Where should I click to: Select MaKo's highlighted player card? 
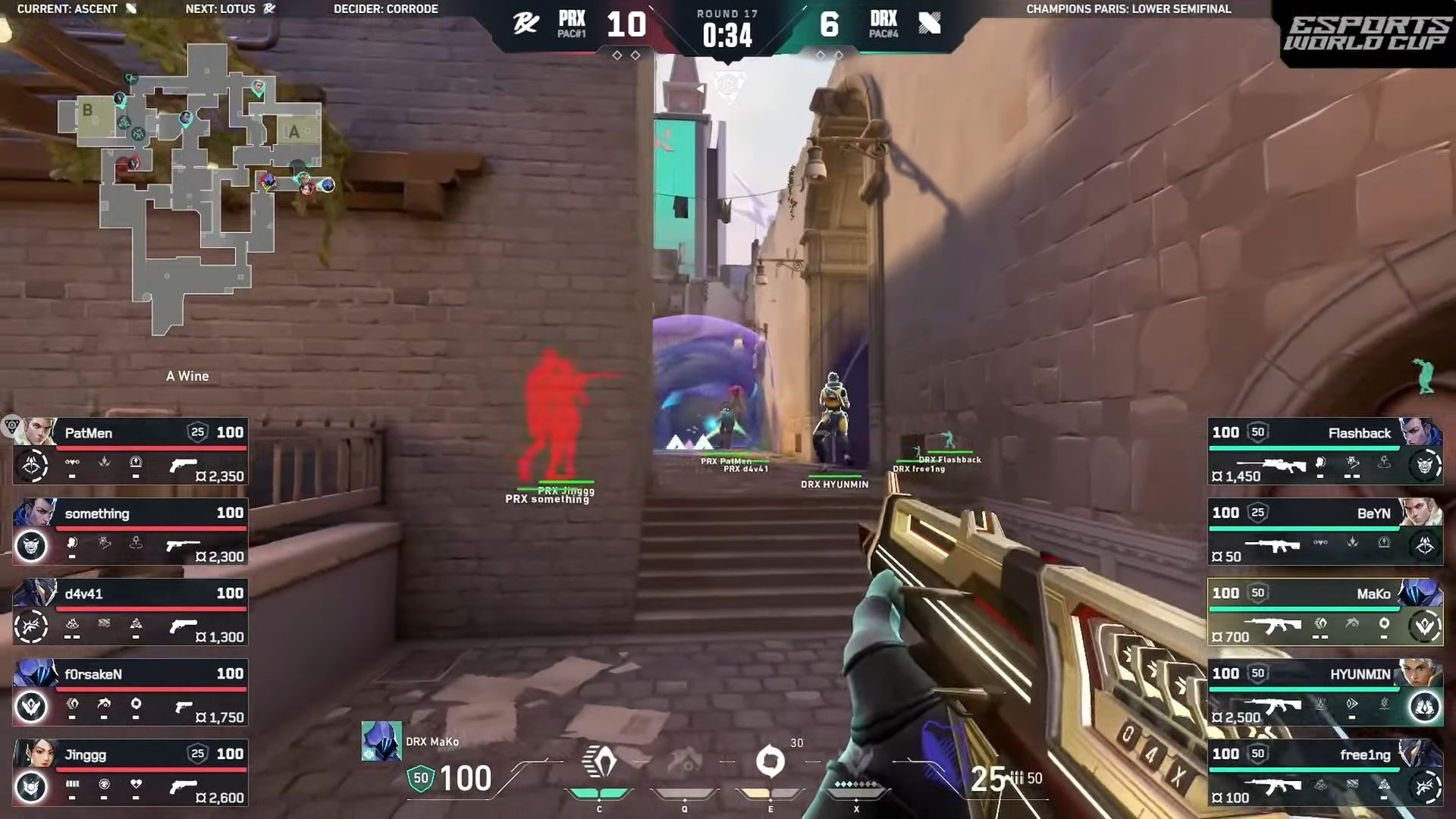1324,611
